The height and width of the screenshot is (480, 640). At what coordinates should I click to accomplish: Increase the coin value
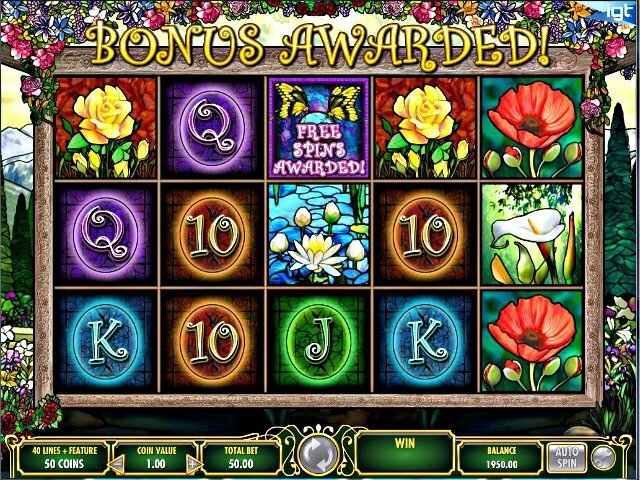tap(195, 464)
